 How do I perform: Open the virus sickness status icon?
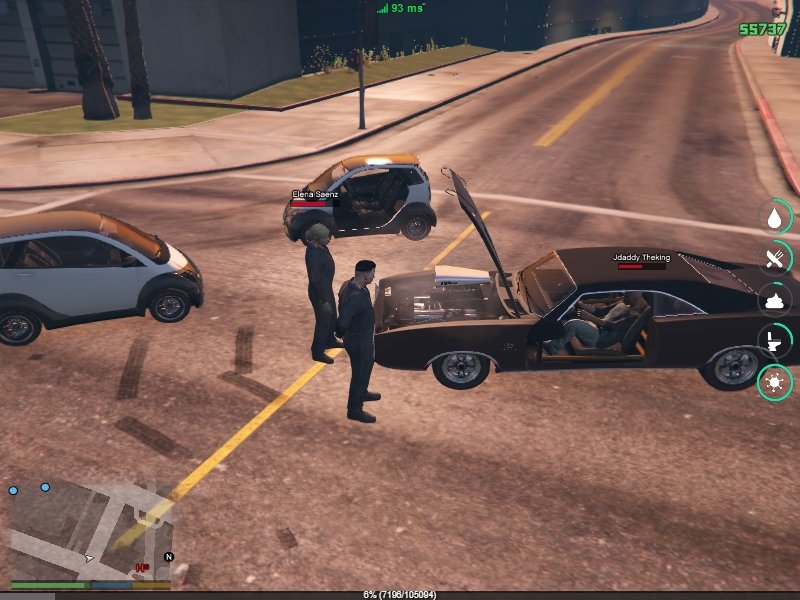click(774, 381)
